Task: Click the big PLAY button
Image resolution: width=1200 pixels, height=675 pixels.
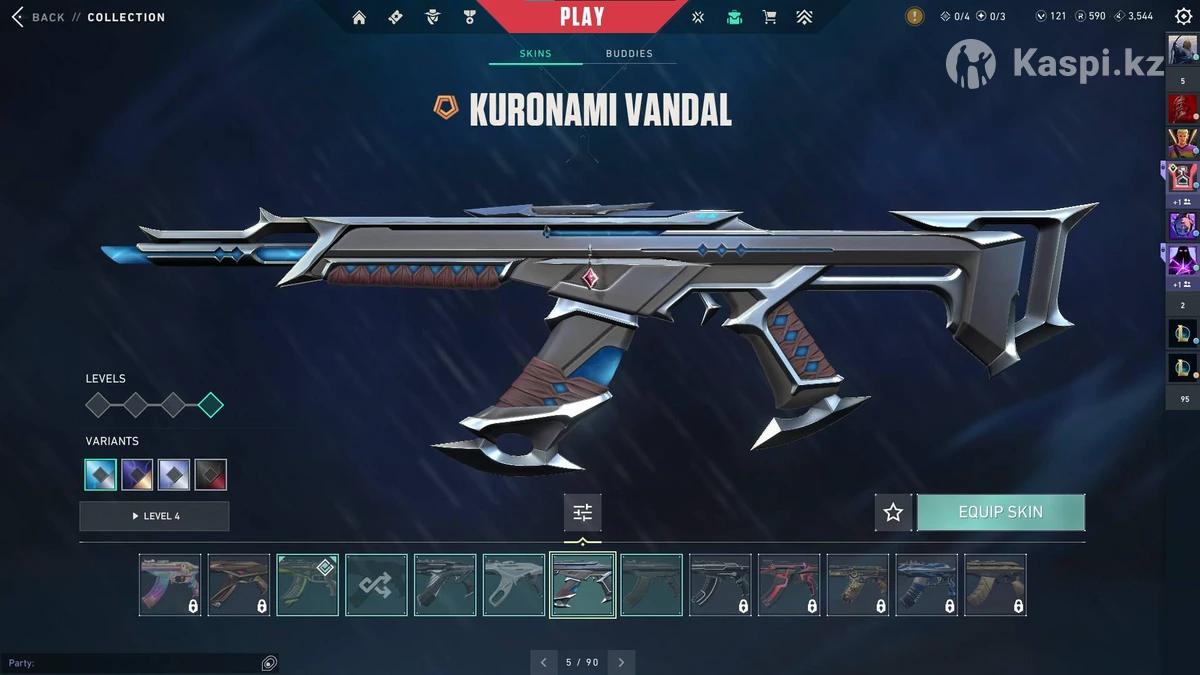Action: (x=582, y=16)
